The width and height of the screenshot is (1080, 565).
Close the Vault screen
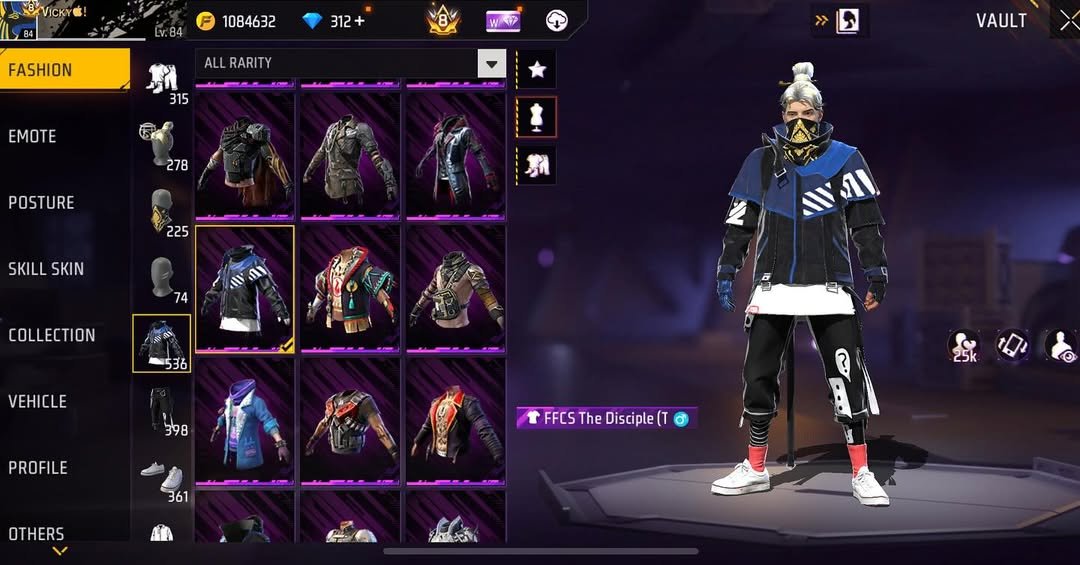coord(1068,22)
